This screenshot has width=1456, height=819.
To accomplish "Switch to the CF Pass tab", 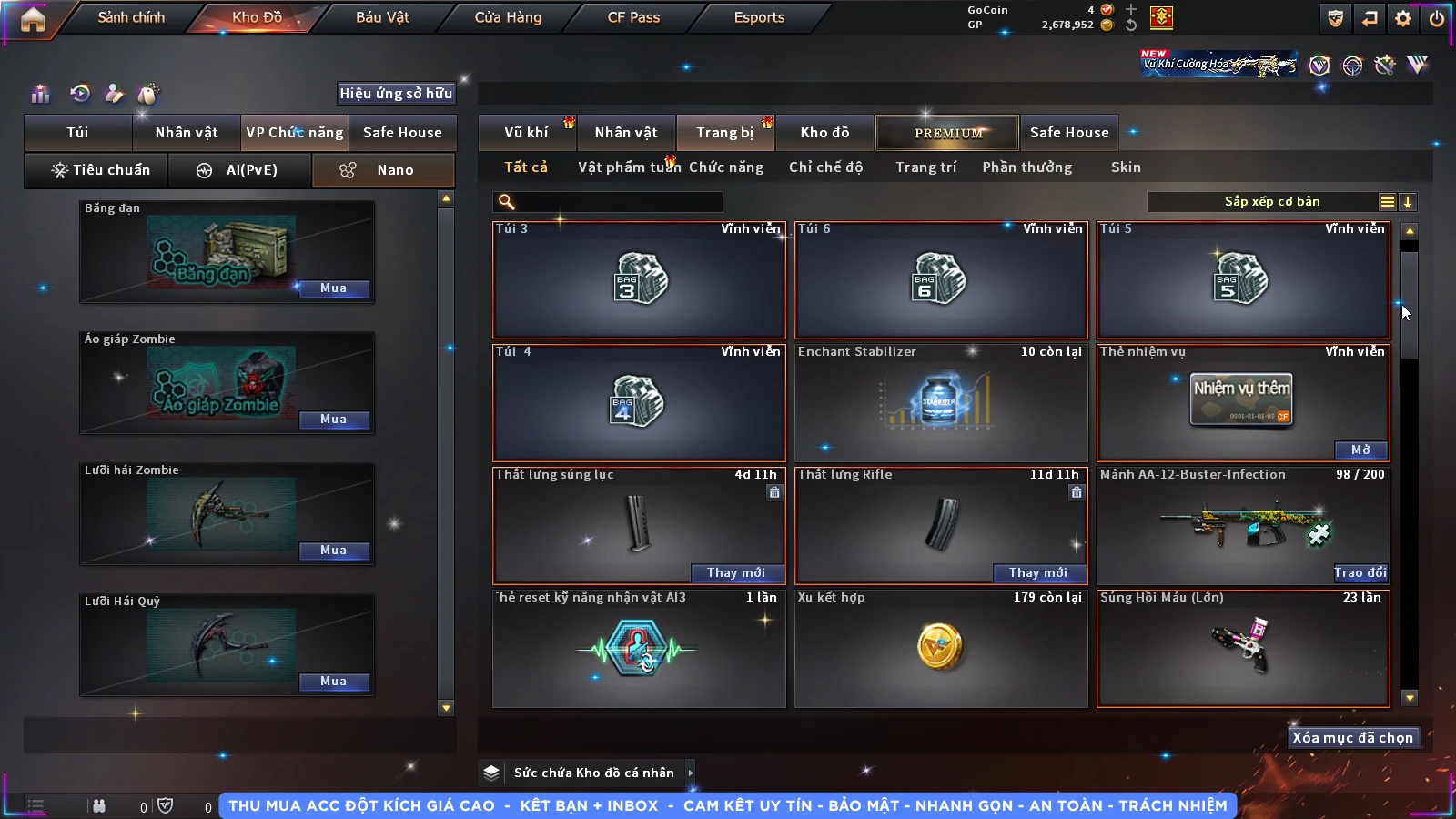I will (633, 17).
